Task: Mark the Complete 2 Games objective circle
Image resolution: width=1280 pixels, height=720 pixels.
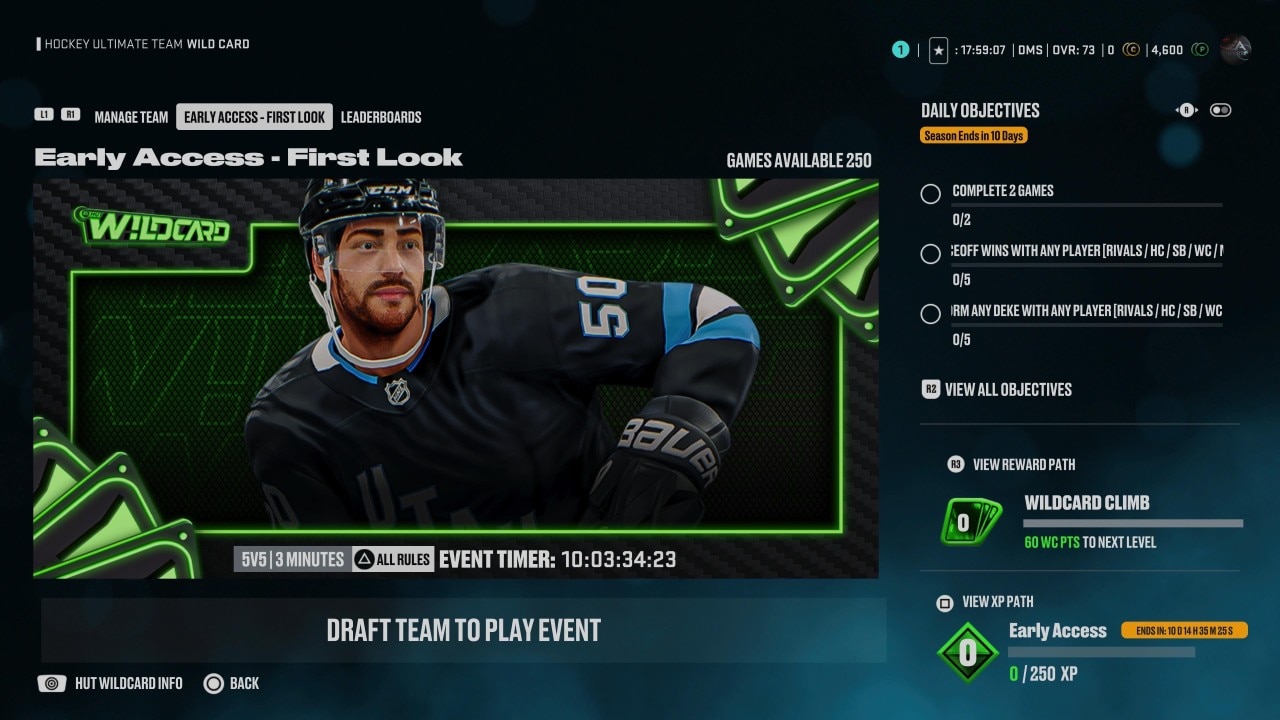Action: pos(930,193)
